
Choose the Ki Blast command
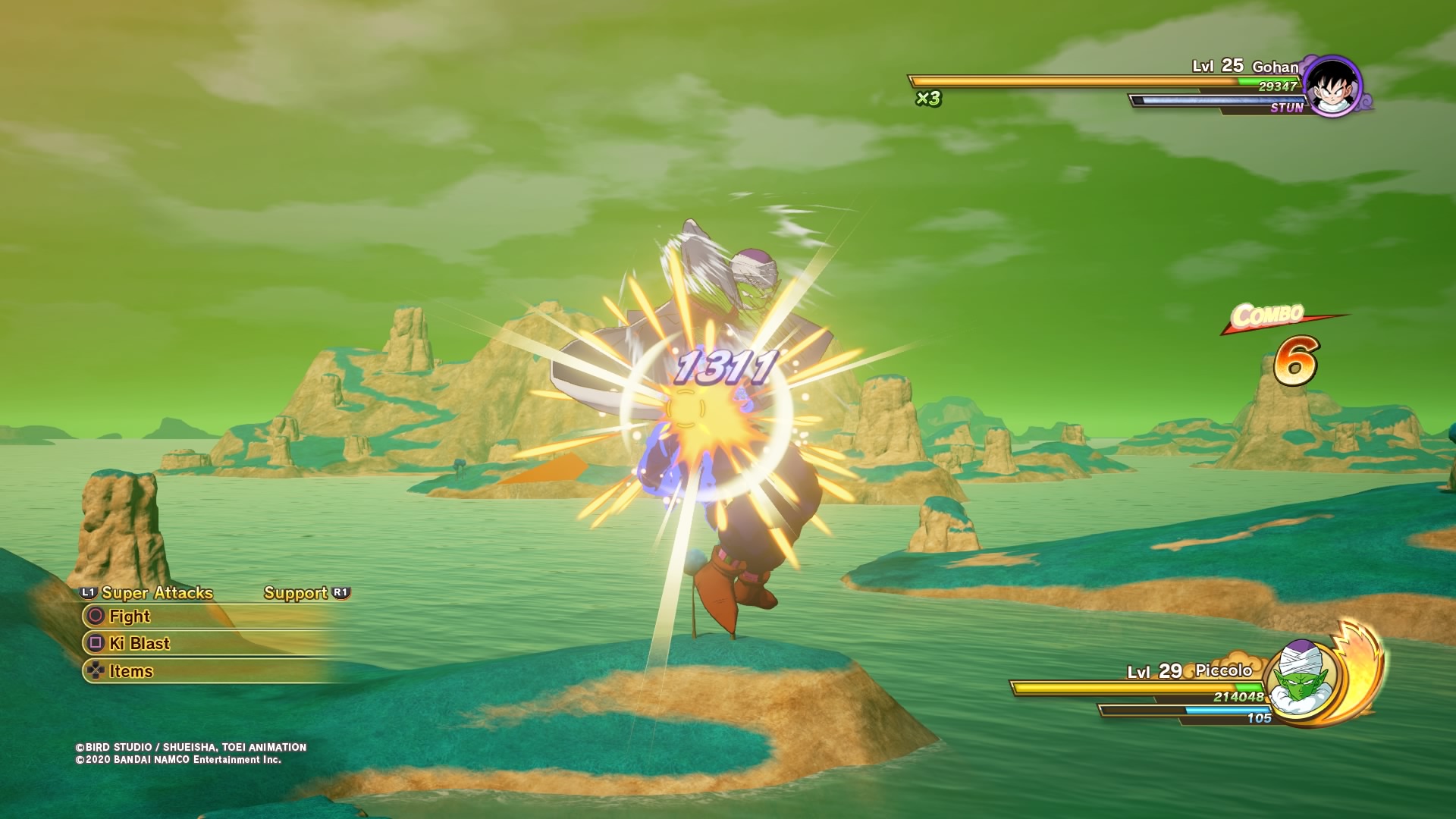[x=139, y=644]
